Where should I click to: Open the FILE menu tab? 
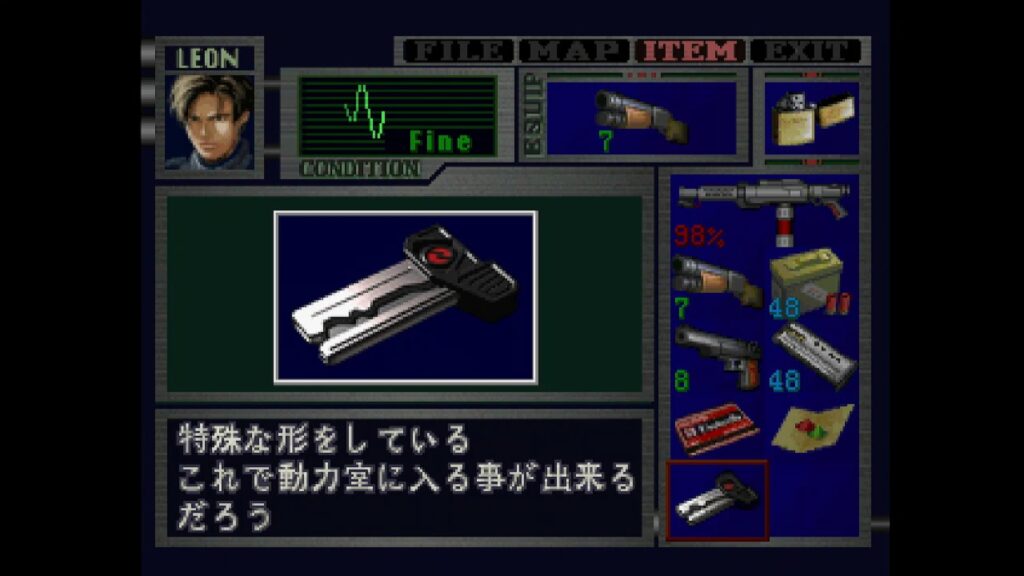click(x=455, y=51)
